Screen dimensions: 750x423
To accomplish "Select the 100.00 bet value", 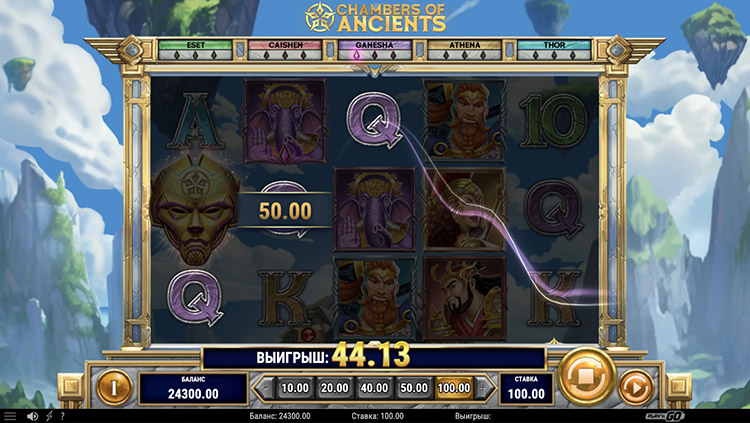I will [452, 387].
